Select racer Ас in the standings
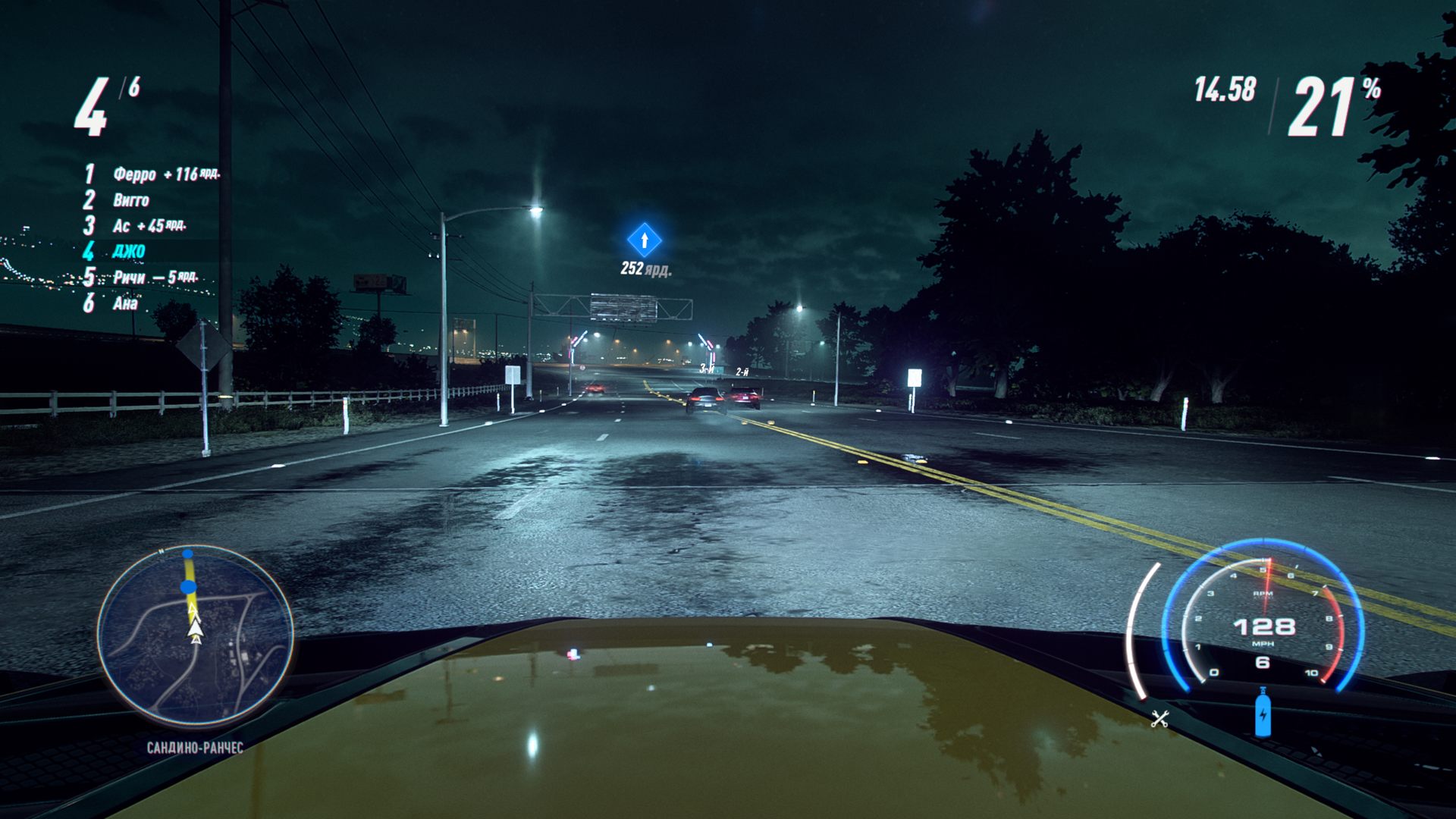The height and width of the screenshot is (819, 1456). tap(121, 226)
